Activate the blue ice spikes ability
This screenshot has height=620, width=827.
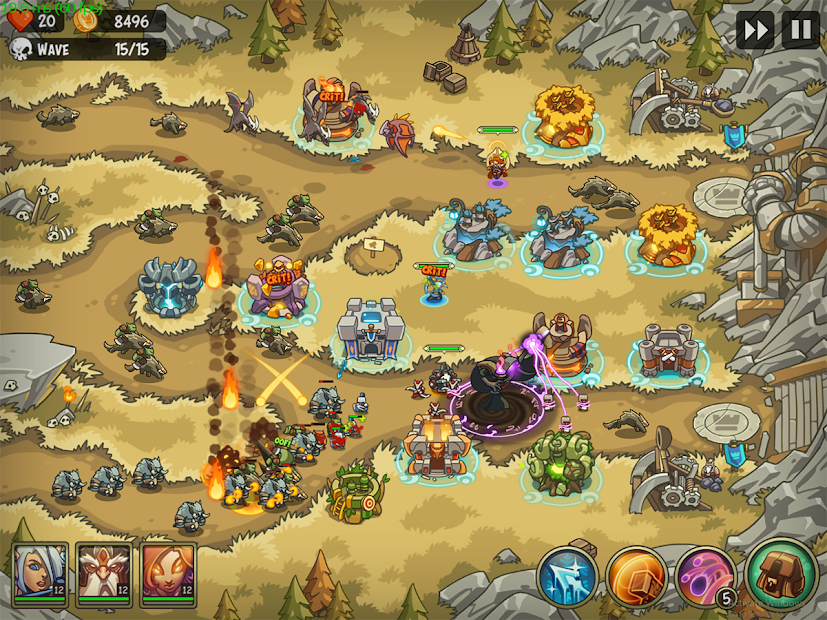tap(568, 577)
